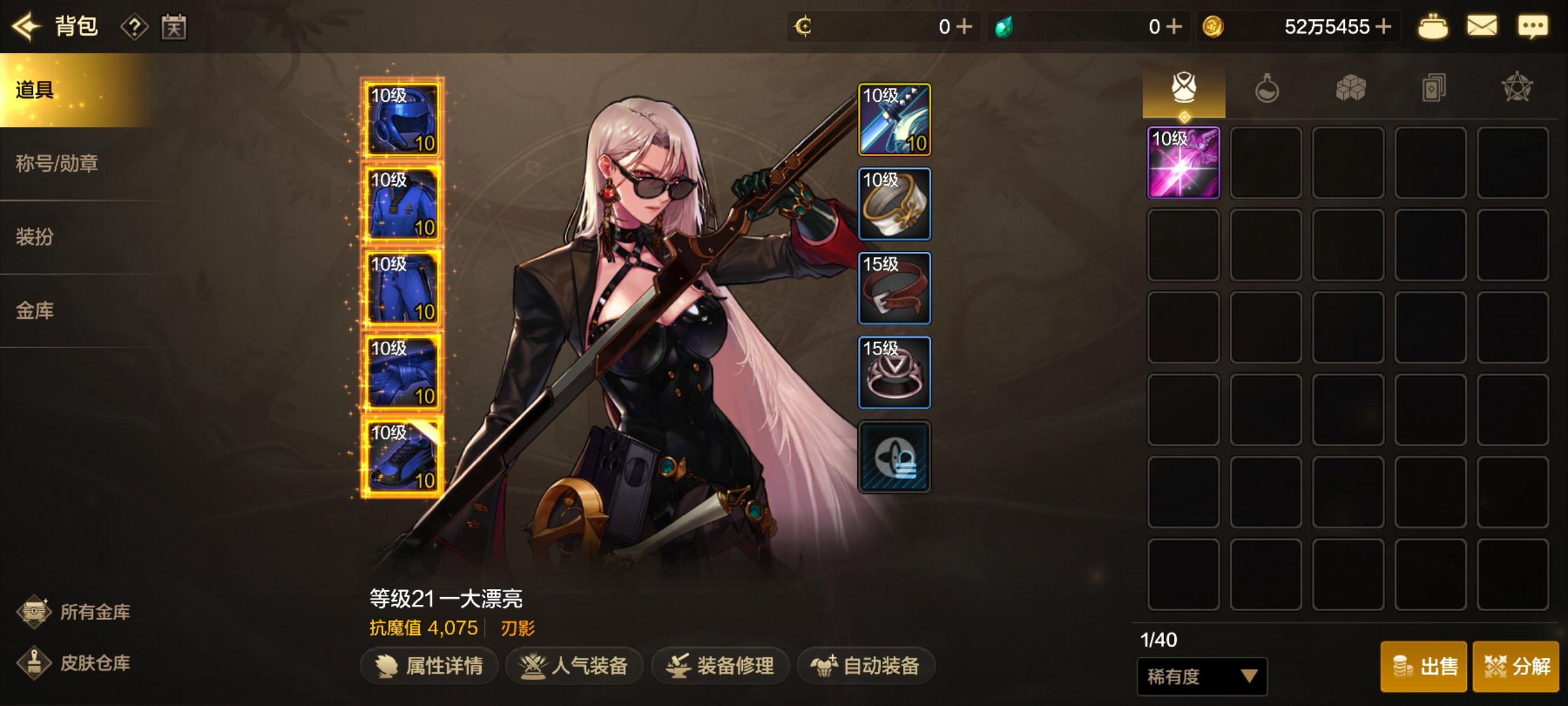Open the star emblem category tab
This screenshot has width=1568, height=706.
1517,89
